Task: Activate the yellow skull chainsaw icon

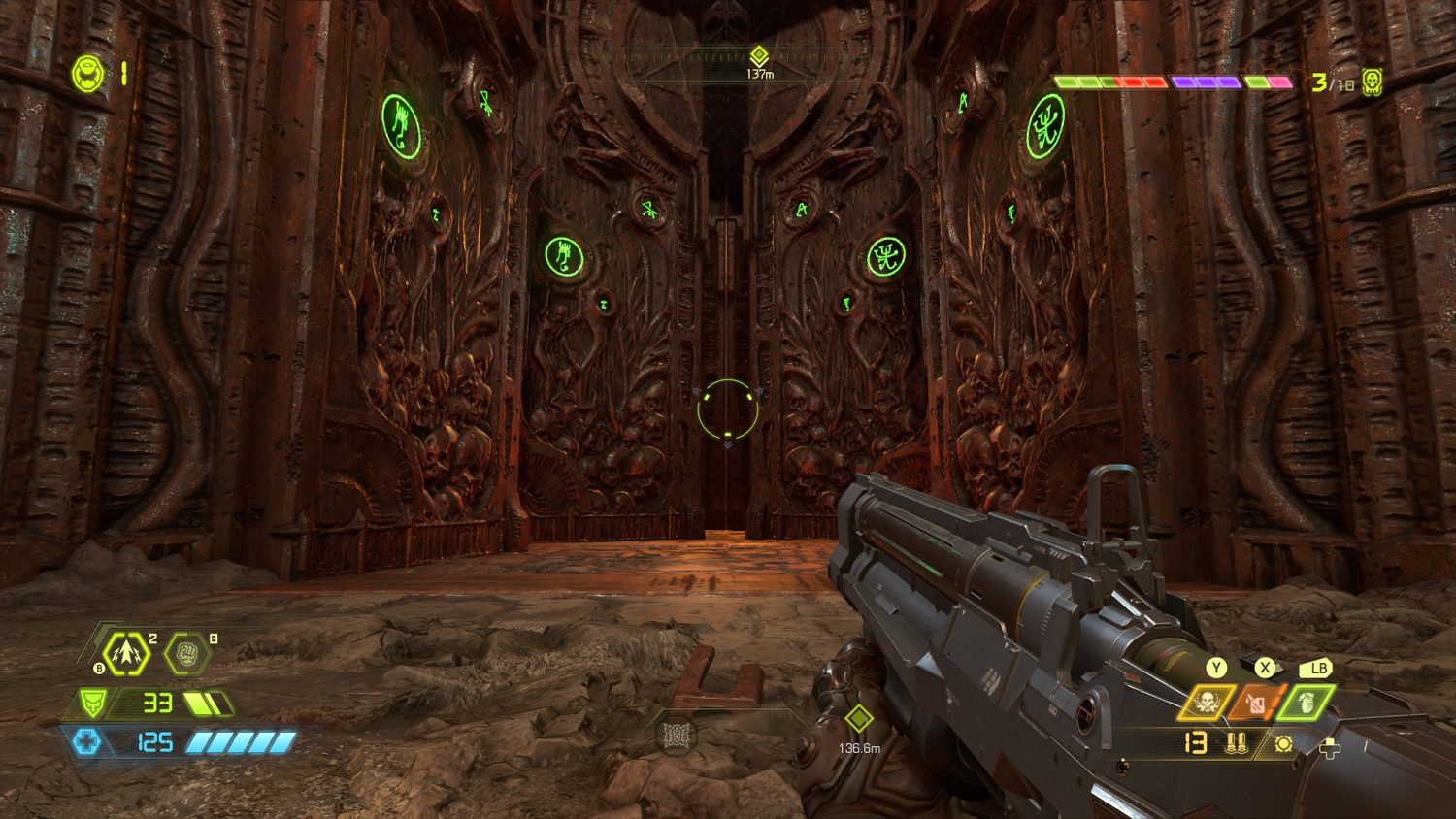Action: click(1207, 703)
